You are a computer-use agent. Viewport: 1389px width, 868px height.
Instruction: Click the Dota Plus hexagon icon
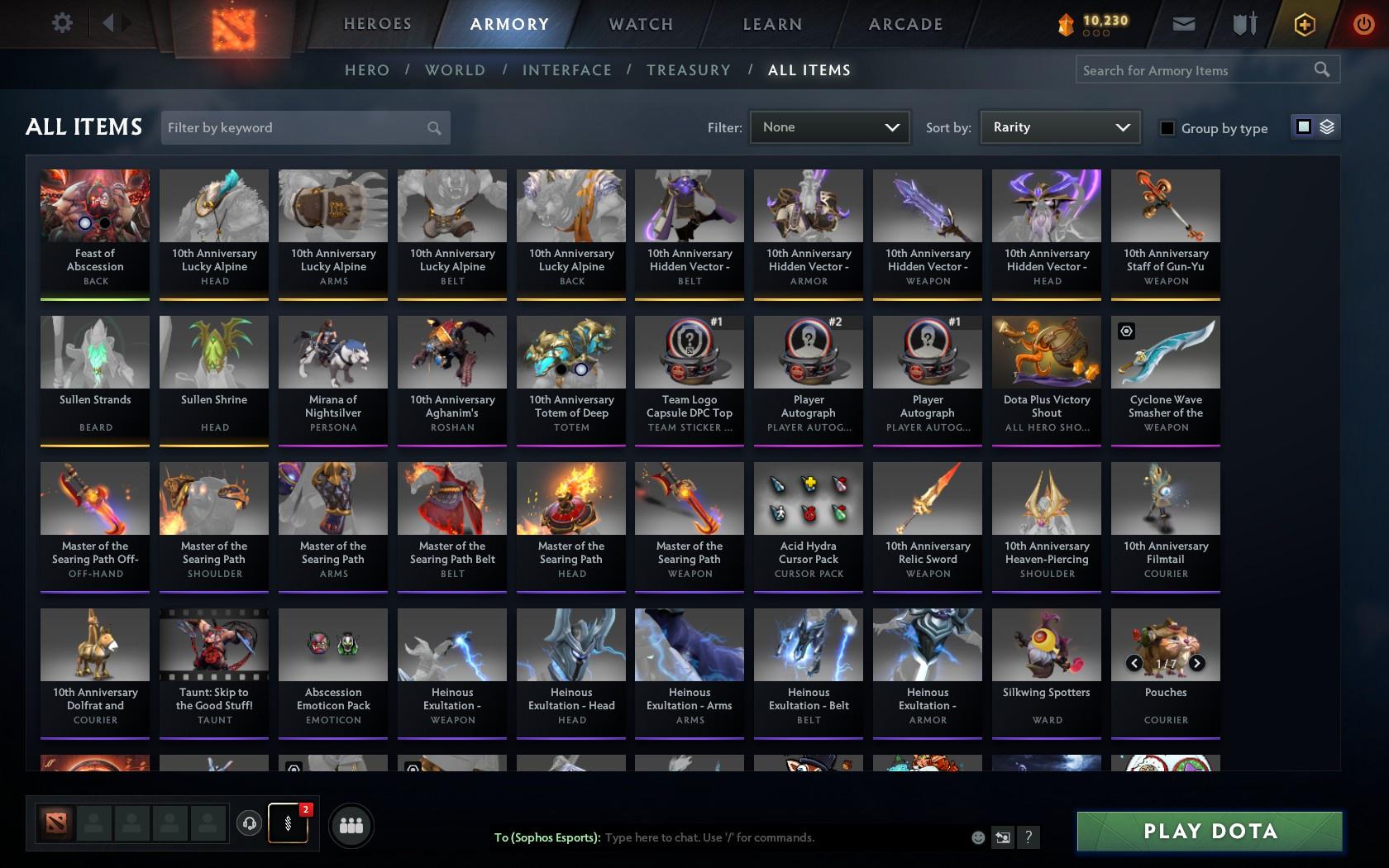[1304, 24]
